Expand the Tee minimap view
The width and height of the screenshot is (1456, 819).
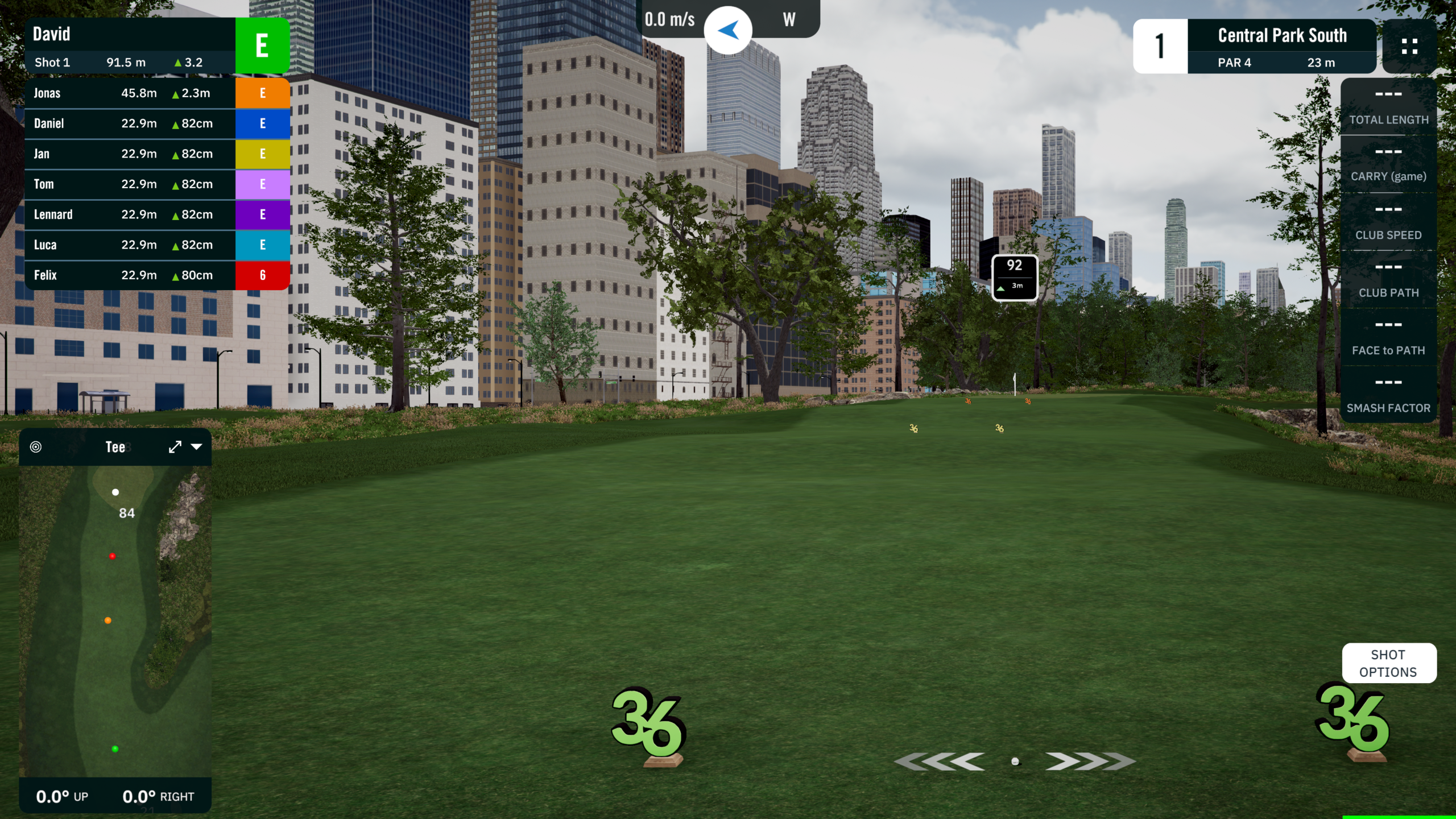pyautogui.click(x=175, y=447)
